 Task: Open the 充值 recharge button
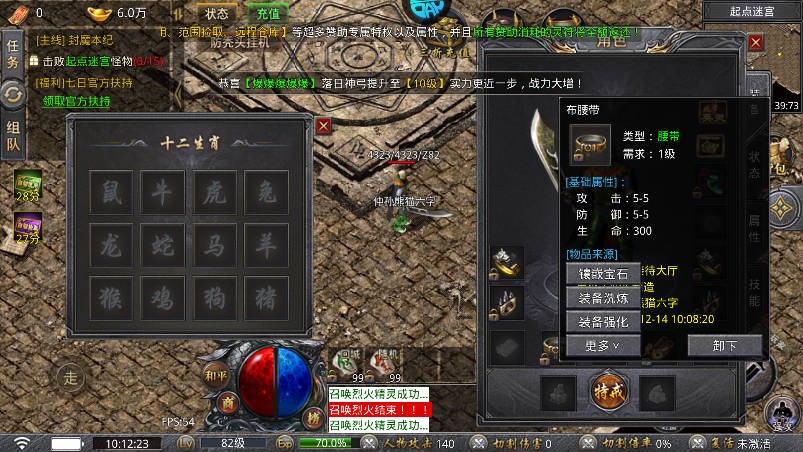pyautogui.click(x=268, y=14)
